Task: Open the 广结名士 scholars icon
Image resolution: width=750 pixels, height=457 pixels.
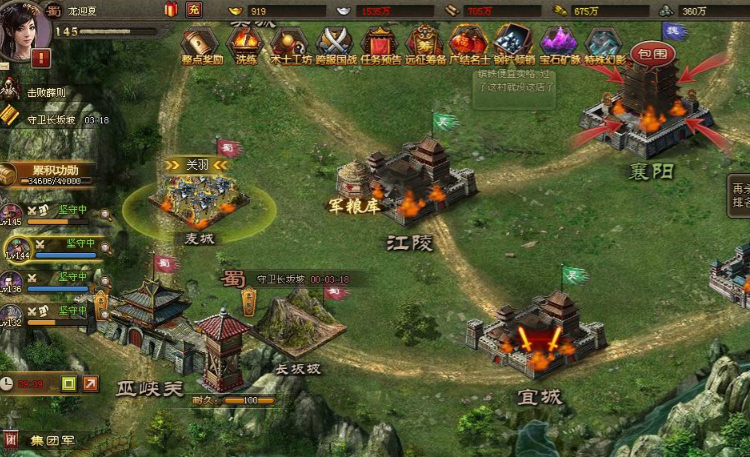Action: (468, 43)
